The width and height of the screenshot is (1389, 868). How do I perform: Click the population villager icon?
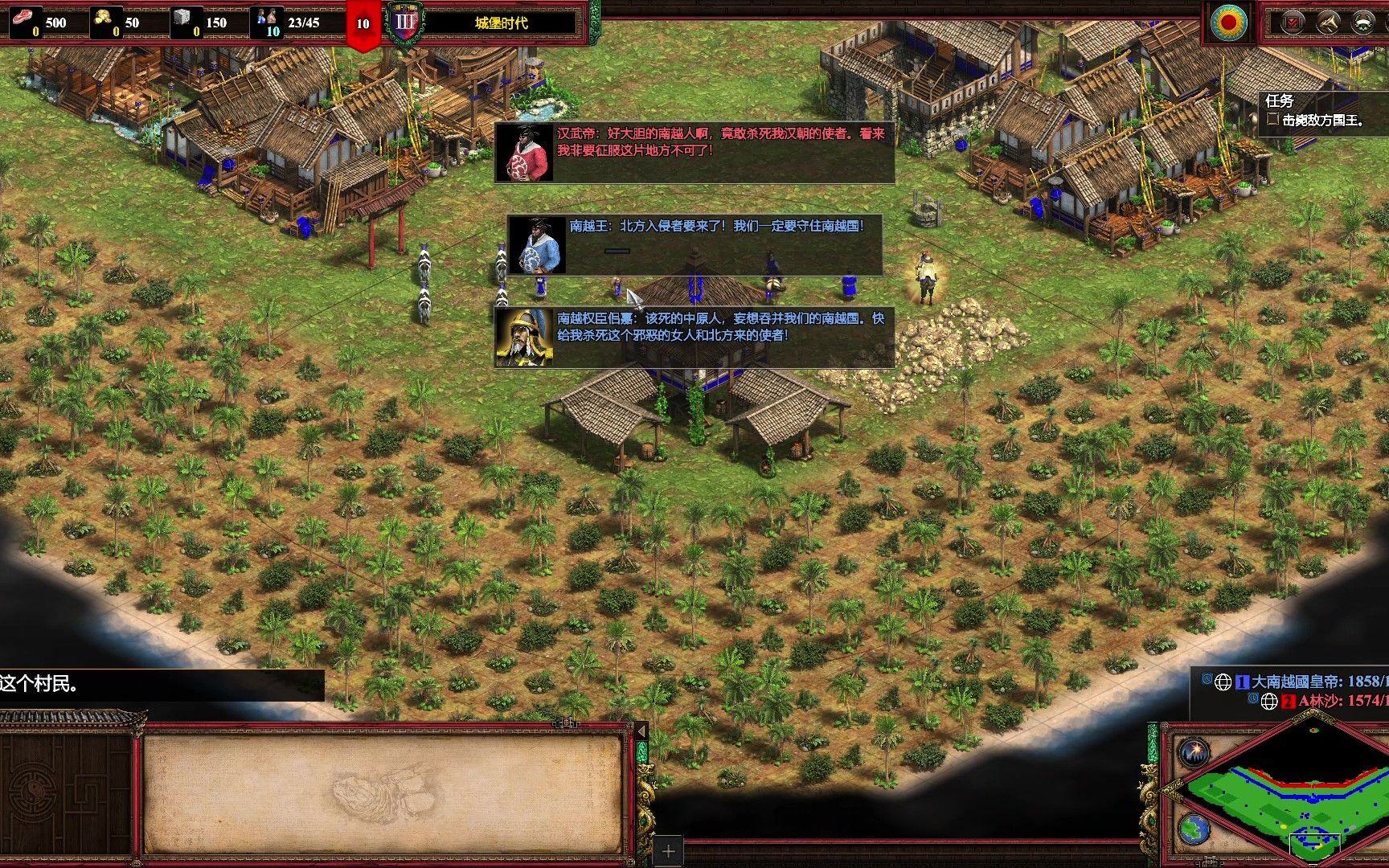268,18
